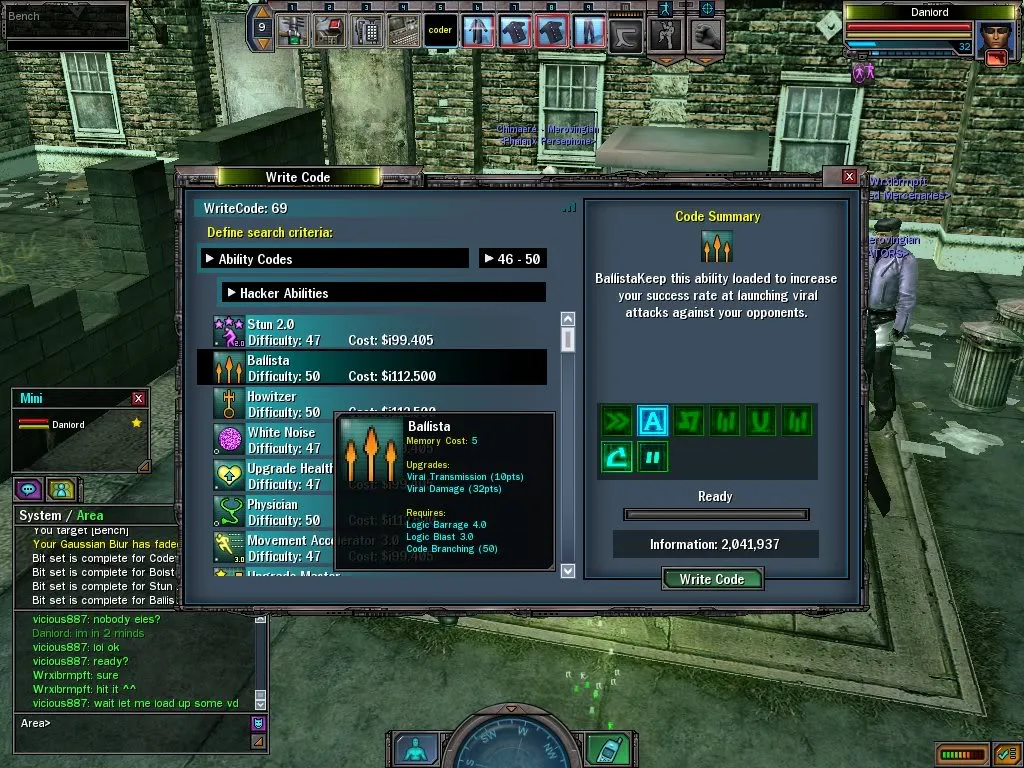This screenshot has width=1024, height=768.
Task: Close the Write Code window
Action: [x=849, y=177]
